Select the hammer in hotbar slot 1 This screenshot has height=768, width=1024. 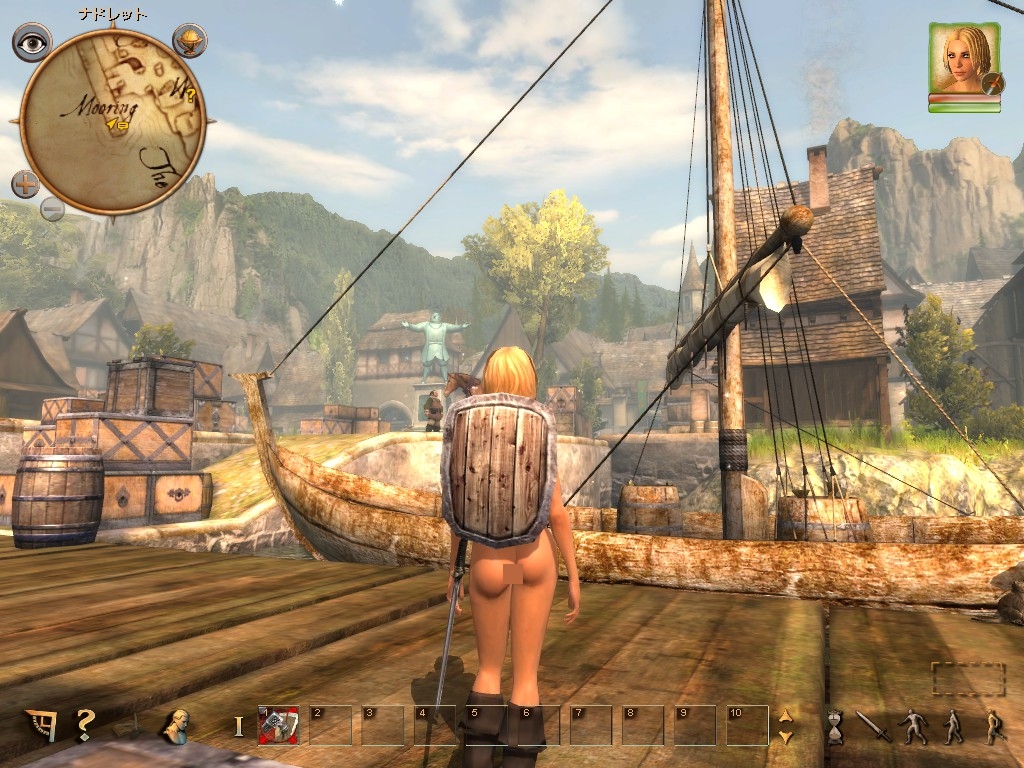[x=279, y=725]
